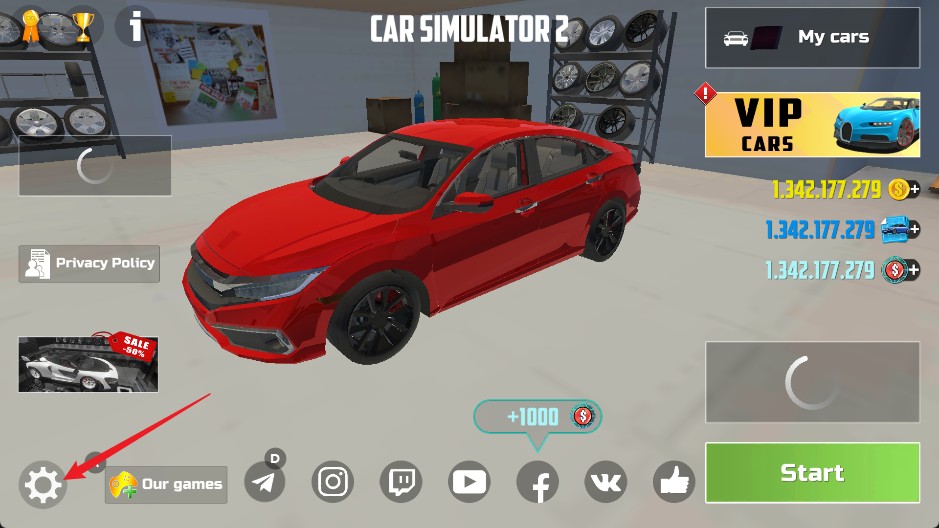Open the 50% sale car offer
The height and width of the screenshot is (528, 939).
coord(88,362)
